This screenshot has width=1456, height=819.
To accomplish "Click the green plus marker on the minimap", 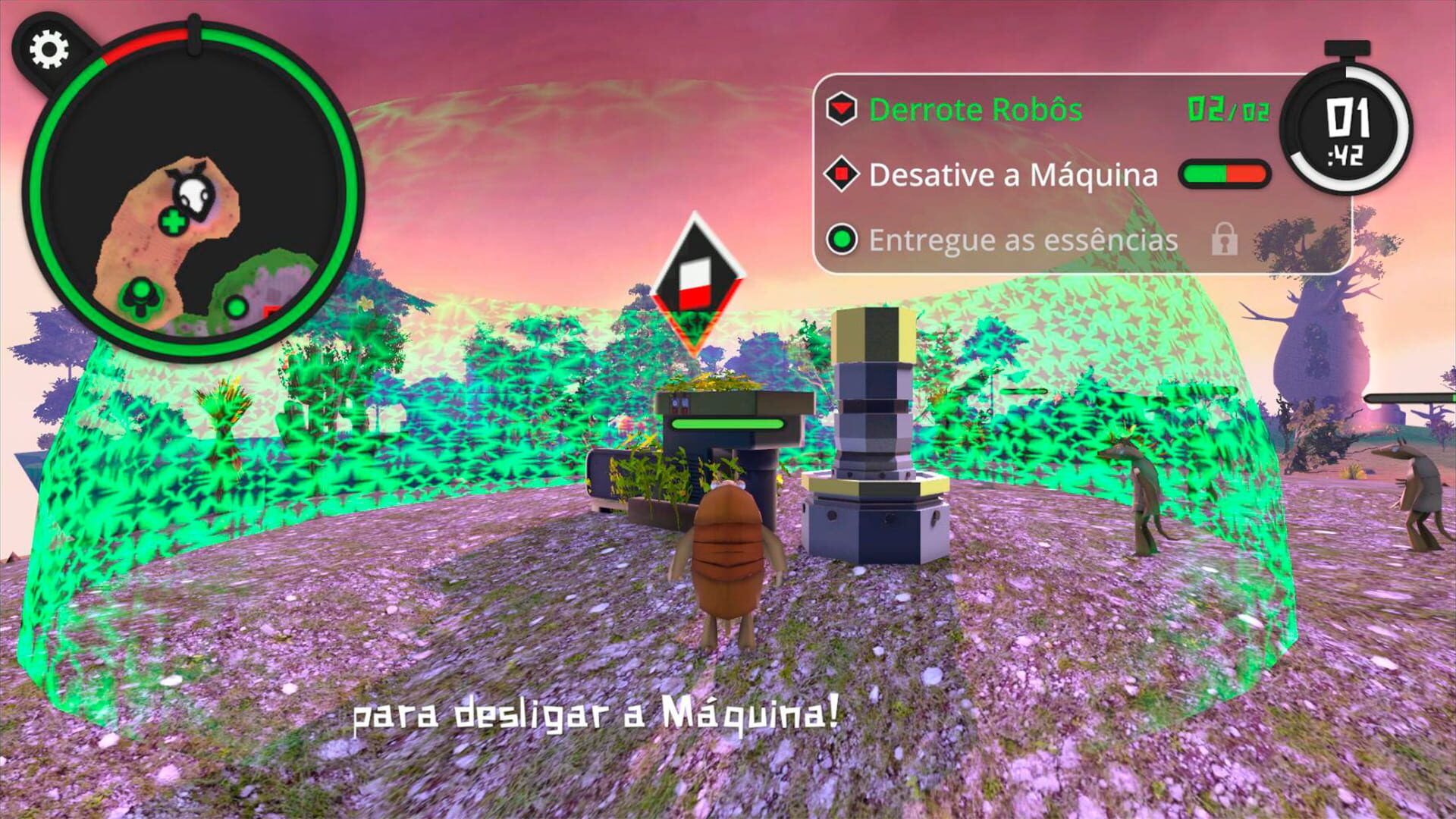I will pyautogui.click(x=174, y=221).
